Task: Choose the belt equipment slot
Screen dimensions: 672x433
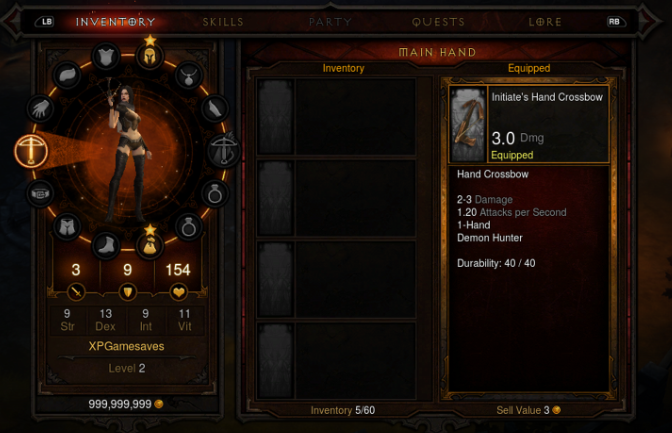Action: pos(40,191)
